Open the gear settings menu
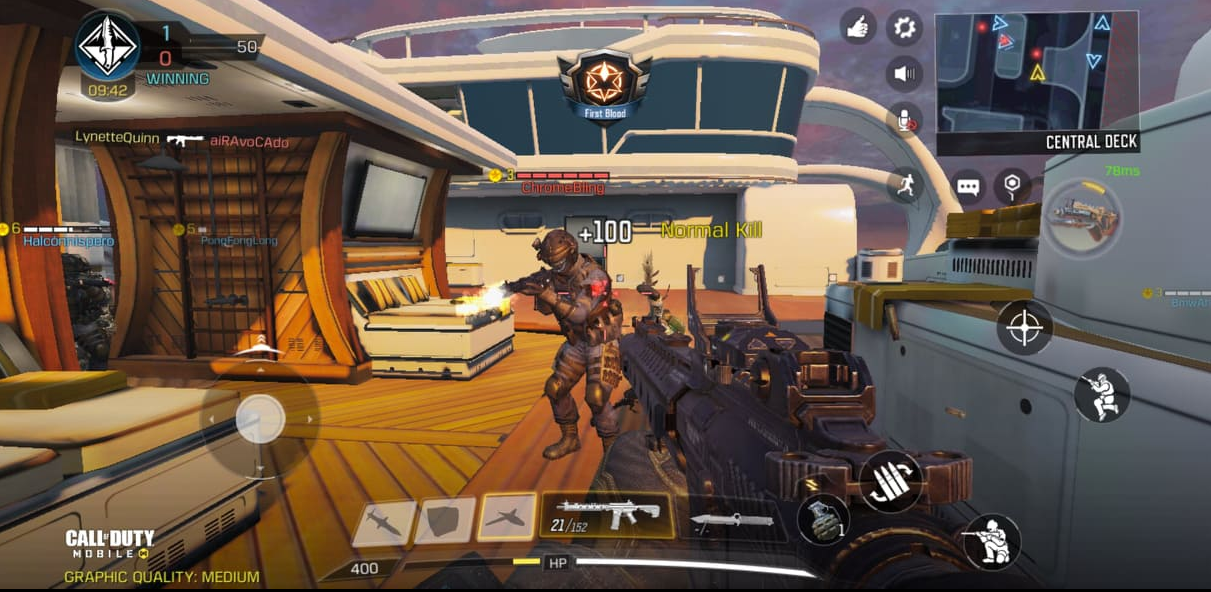Screen dimensions: 1211x592 point(904,27)
